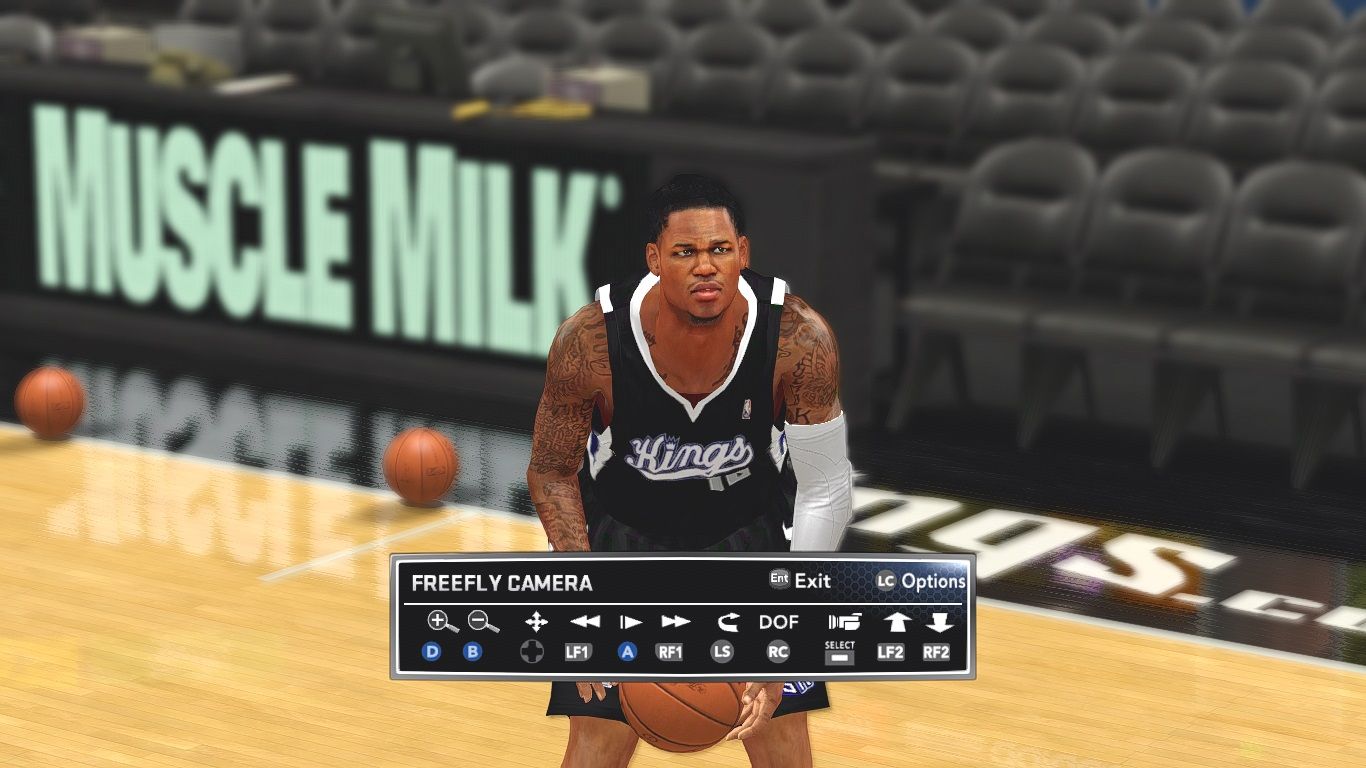The image size is (1366, 768).
Task: Choose the four-way move camera icon
Action: [x=536, y=622]
